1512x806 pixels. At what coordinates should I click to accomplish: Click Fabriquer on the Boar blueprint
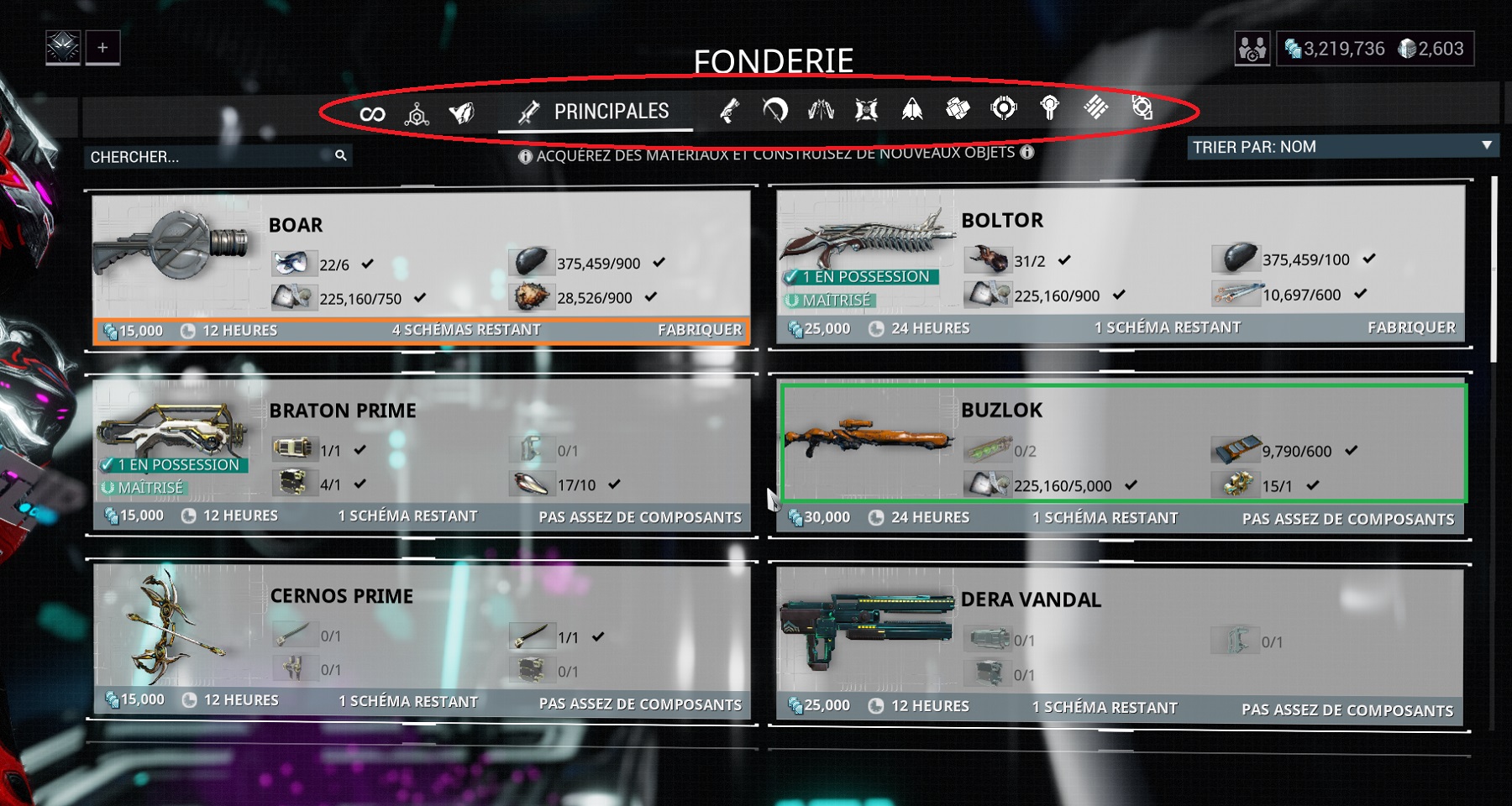tap(704, 330)
